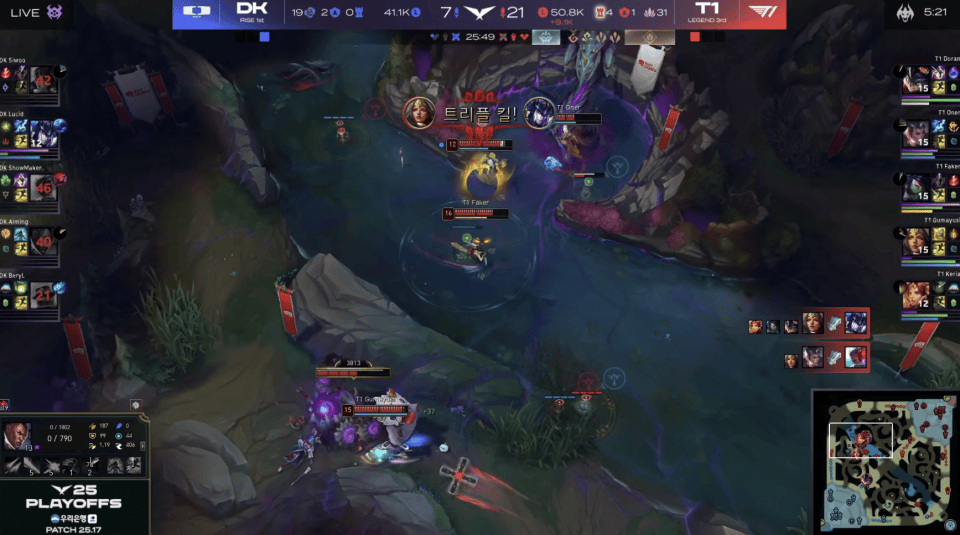
Task: Choose T1 Oner's champion portrait
Action: 915,134
